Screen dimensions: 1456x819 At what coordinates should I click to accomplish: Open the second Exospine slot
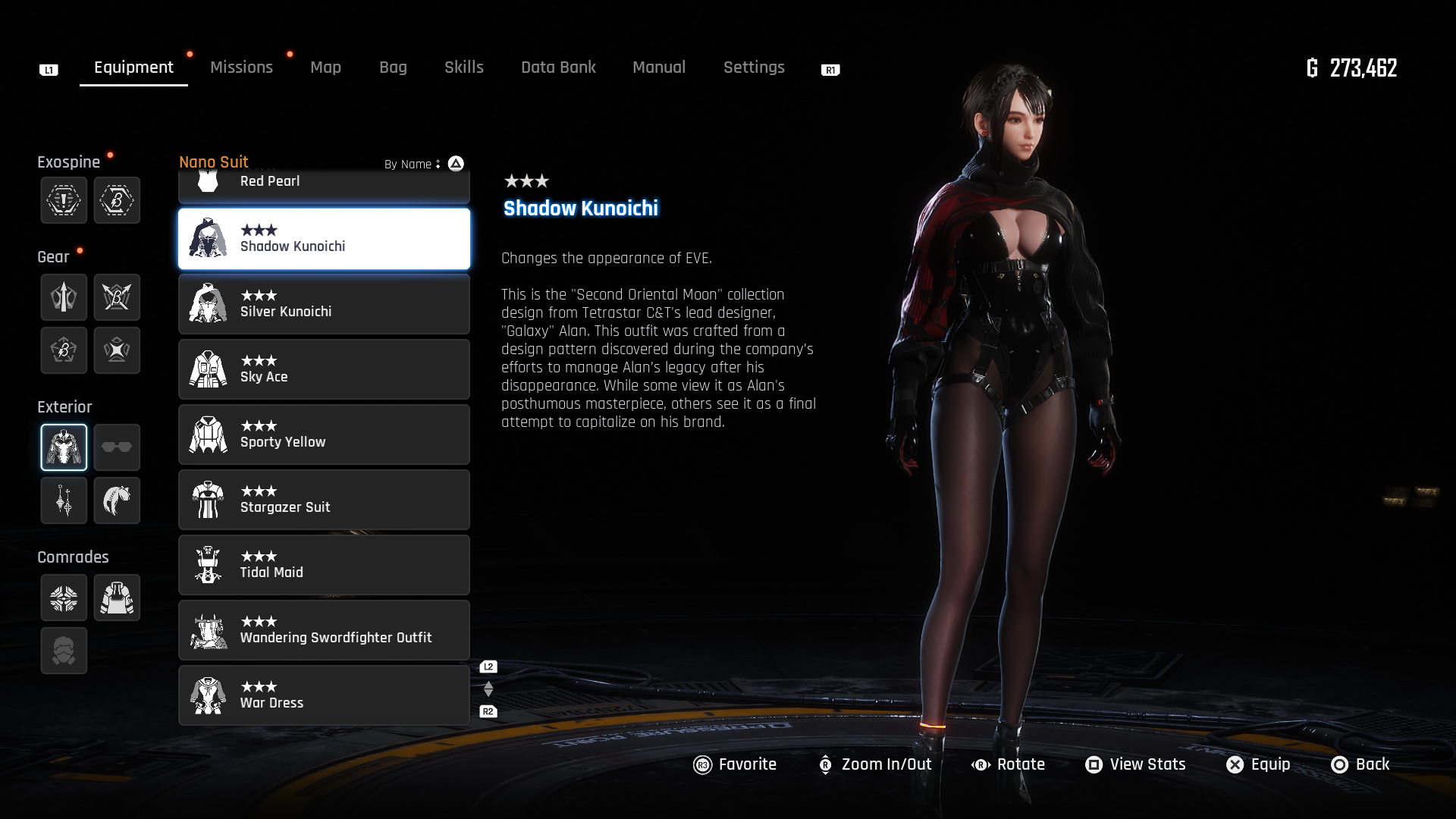[x=117, y=200]
